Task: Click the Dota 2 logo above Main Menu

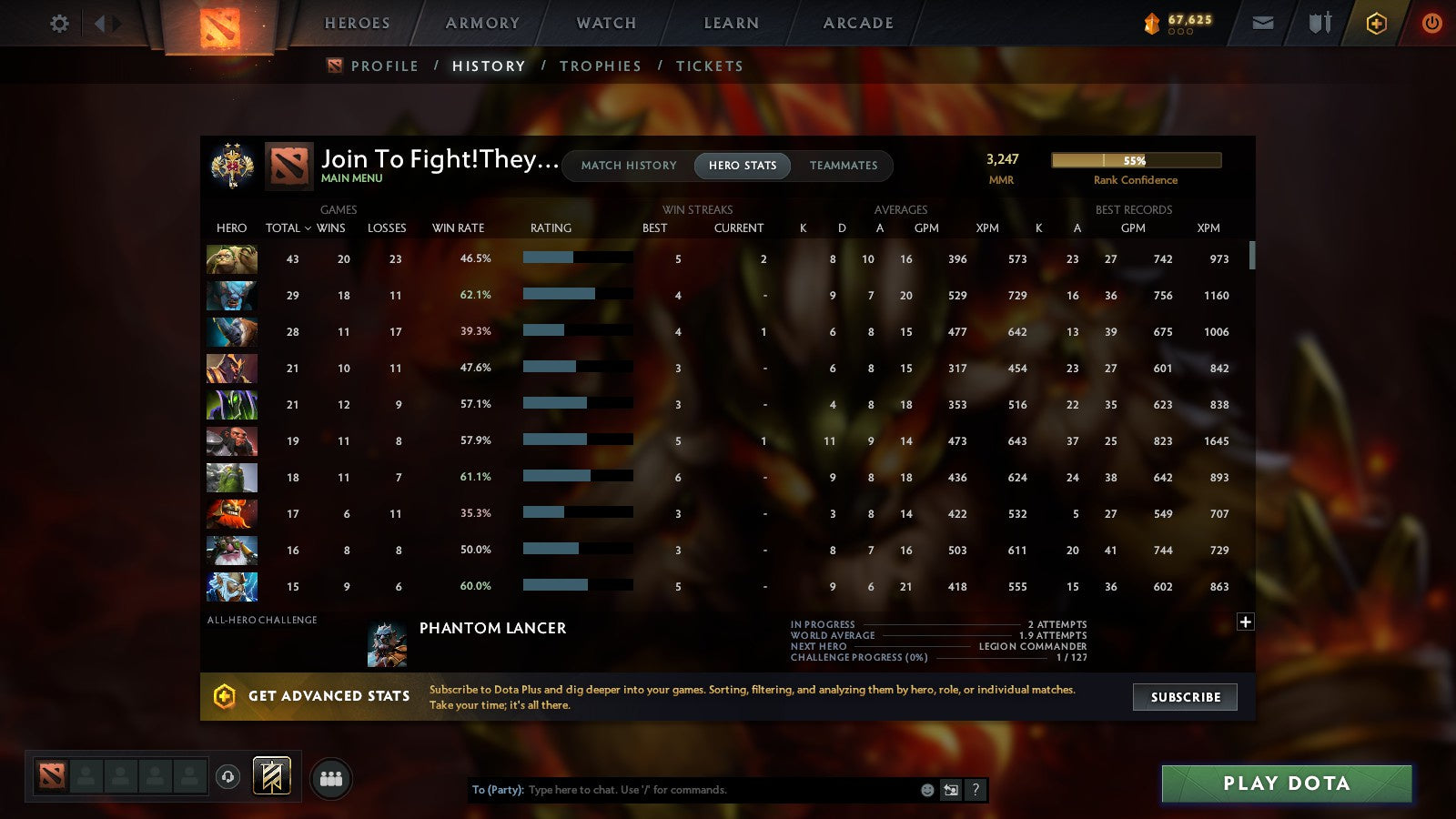Action: [290, 167]
